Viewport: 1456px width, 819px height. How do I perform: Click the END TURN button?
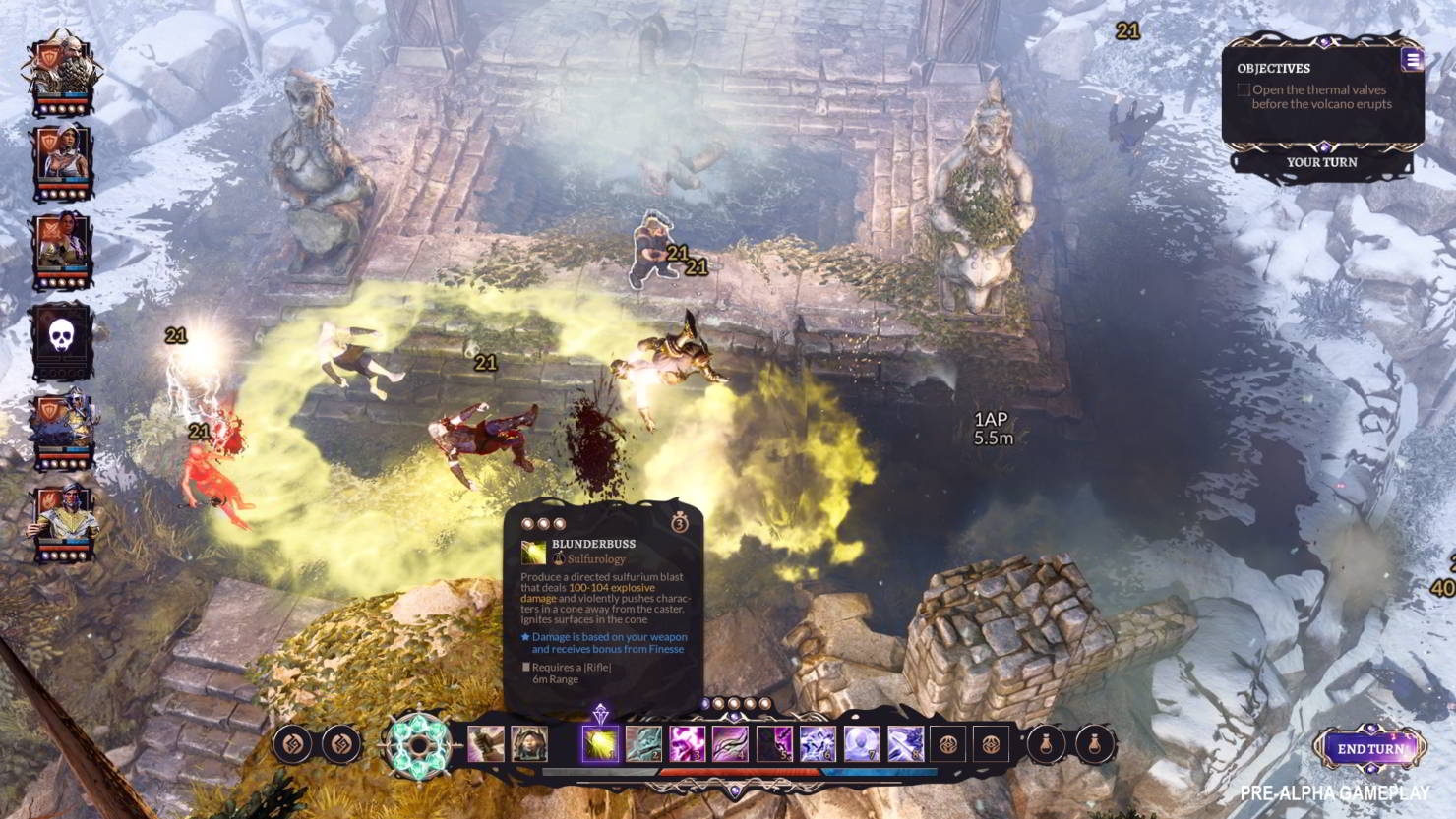point(1369,750)
